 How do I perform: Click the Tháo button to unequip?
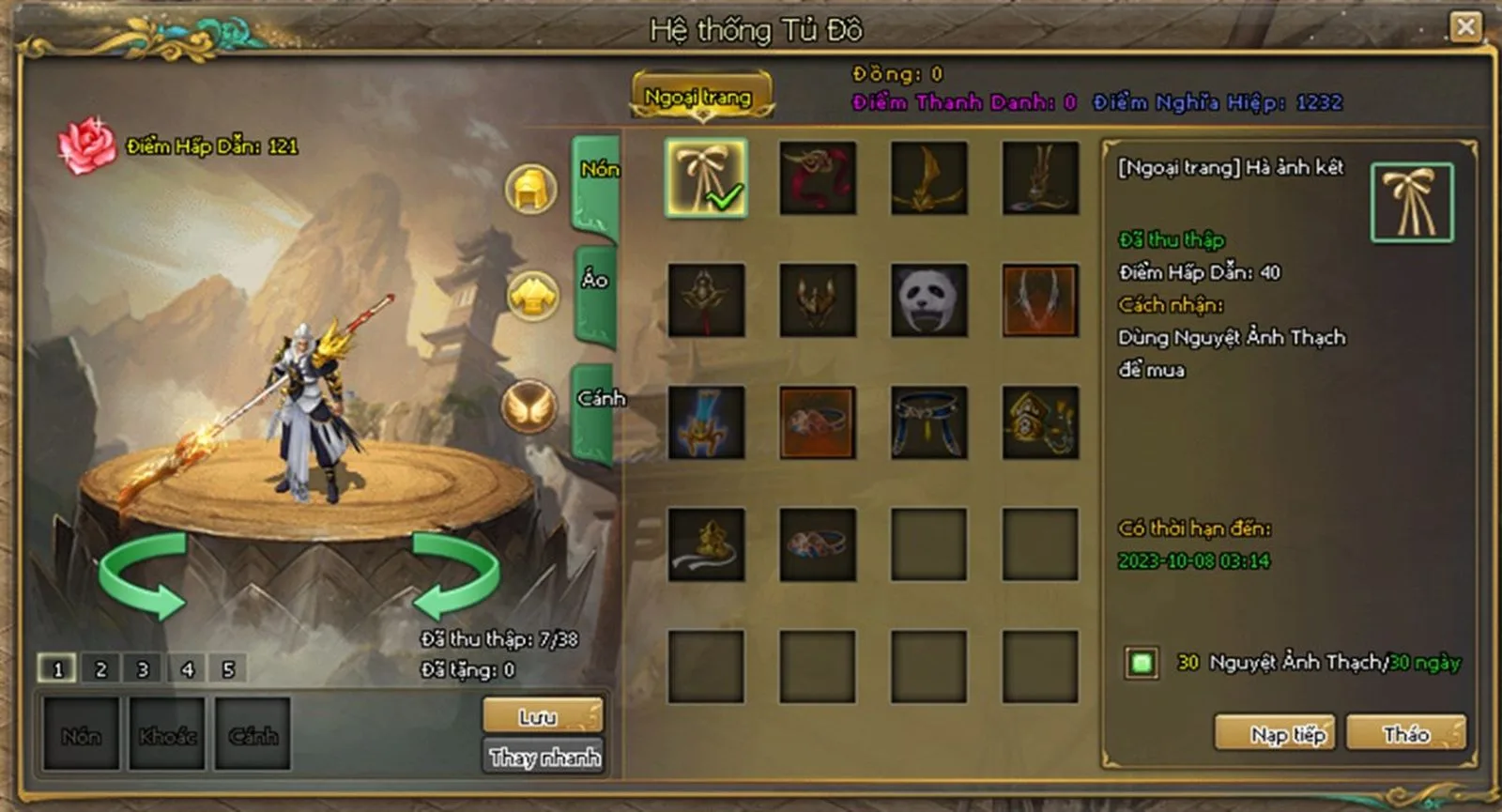coord(1405,733)
